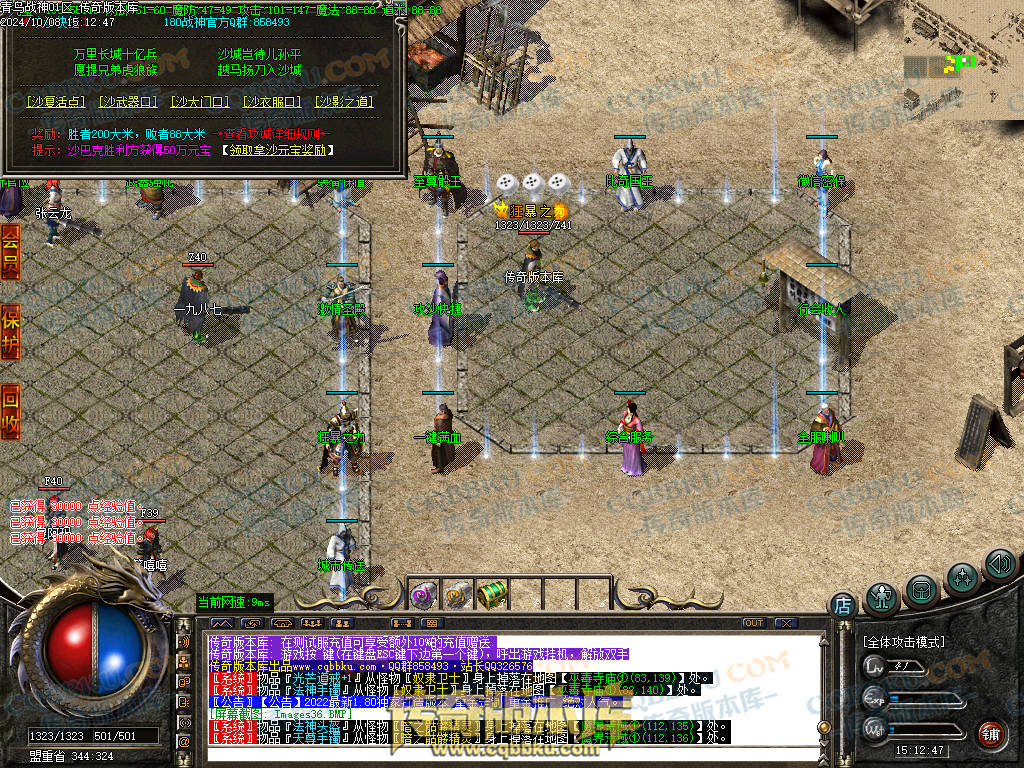Viewport: 1024px width, 768px height.
Task: Toggle the sound speaker button
Action: click(999, 565)
